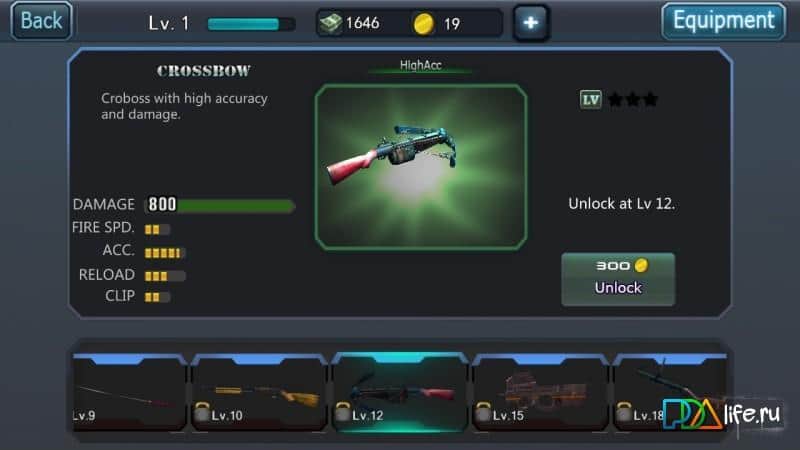Unlock the Crossbow for 300 coins
This screenshot has width=800, height=450.
point(618,277)
